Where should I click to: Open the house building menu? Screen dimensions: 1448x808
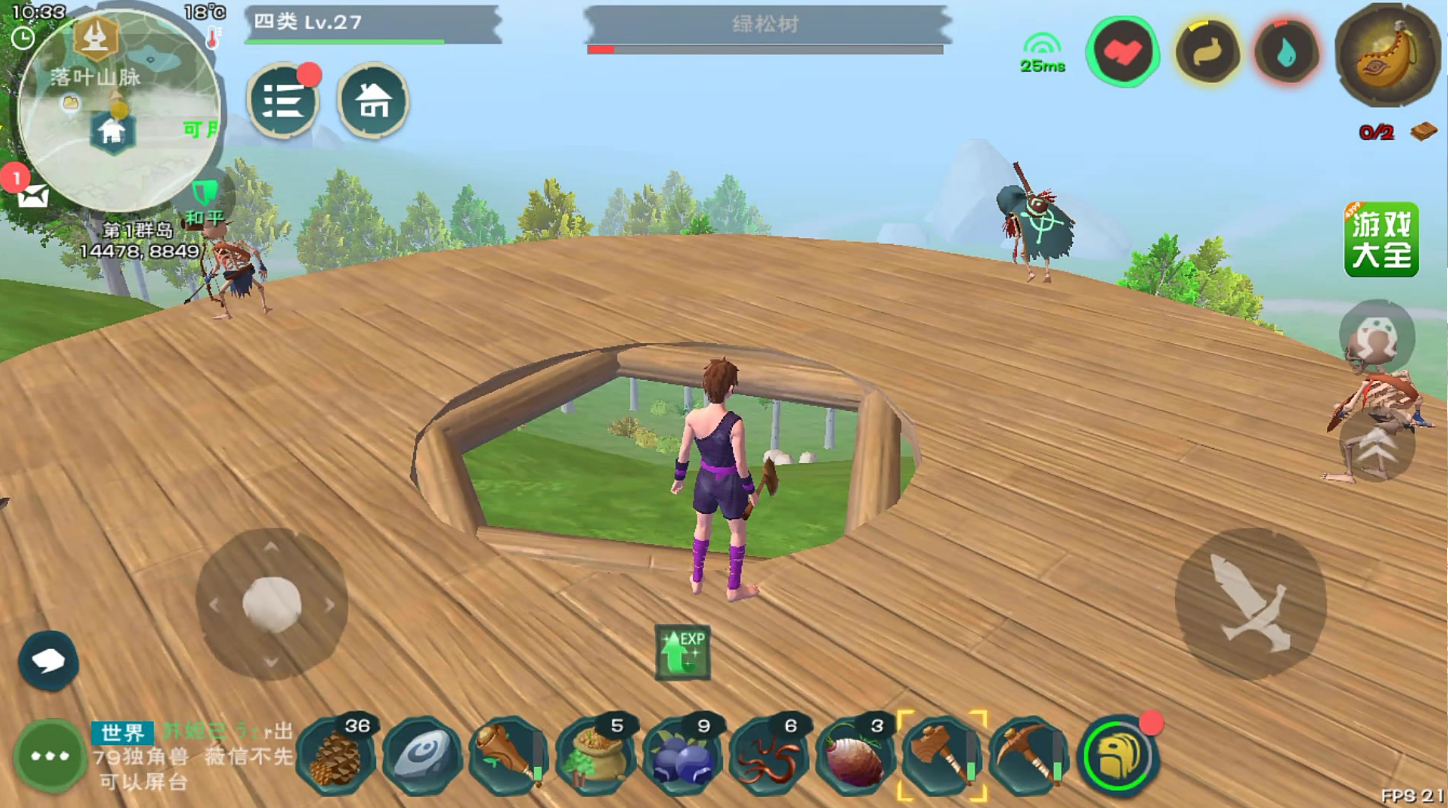(373, 101)
